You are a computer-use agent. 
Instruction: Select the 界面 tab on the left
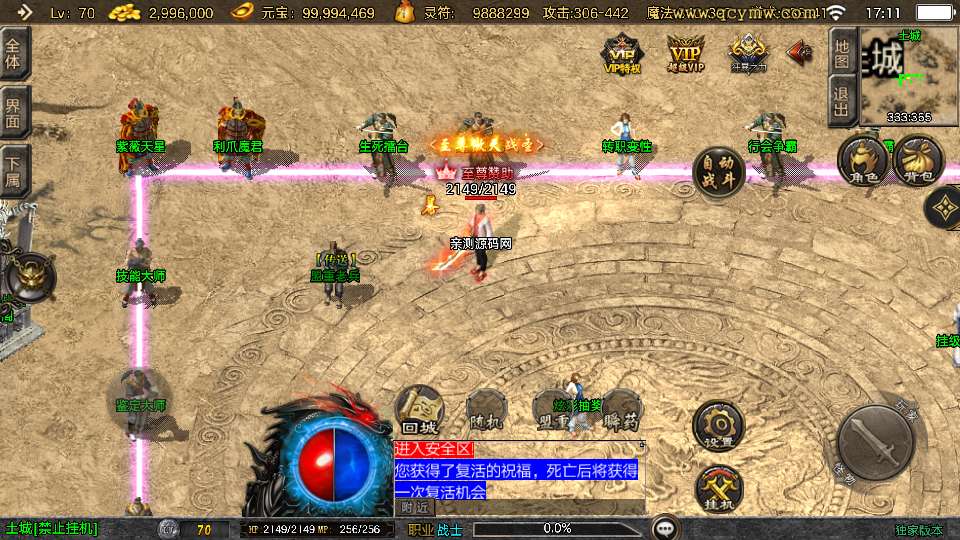(14, 112)
